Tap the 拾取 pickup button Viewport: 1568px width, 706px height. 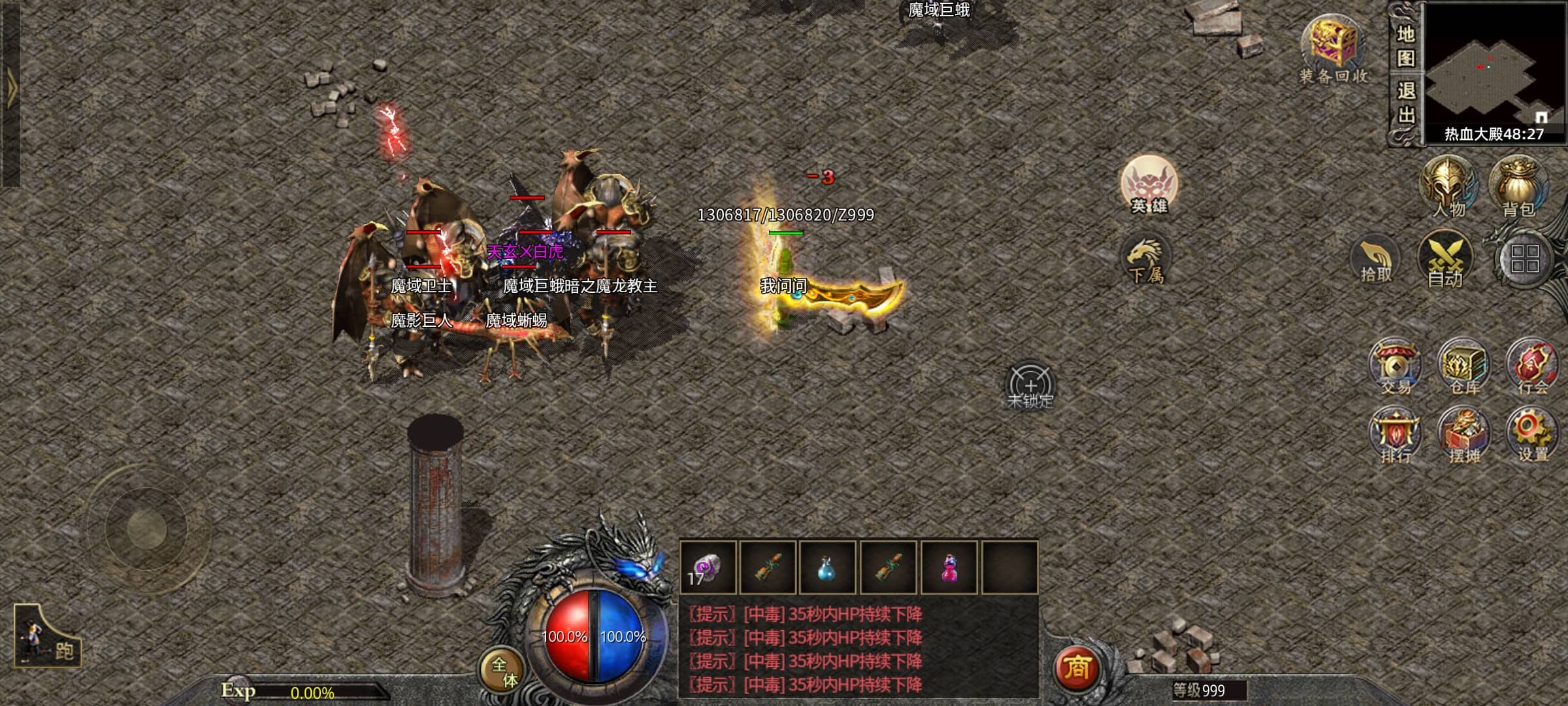coord(1375,261)
